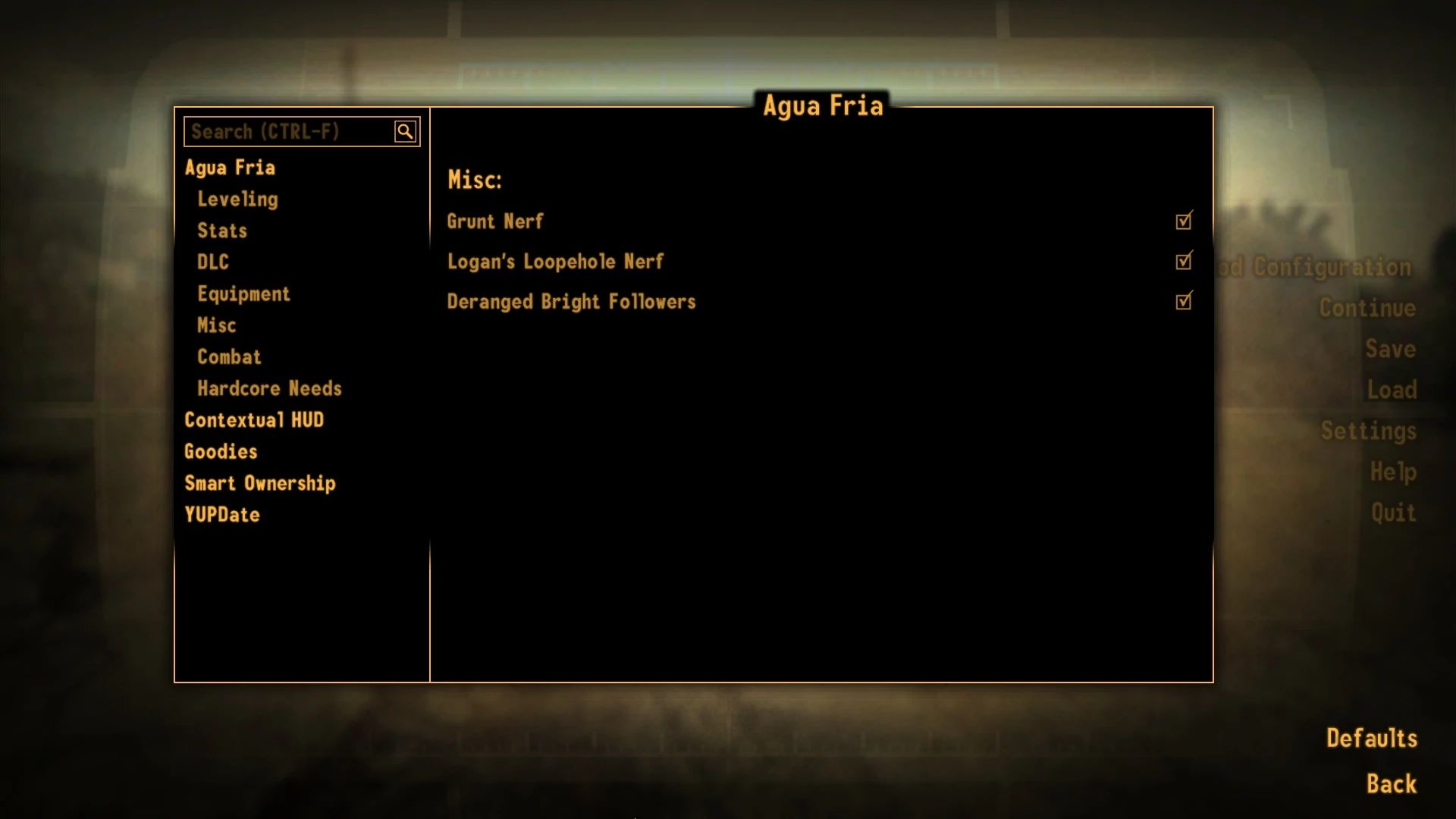The height and width of the screenshot is (819, 1456).
Task: Select the Goodies mod entry
Action: pyautogui.click(x=221, y=451)
